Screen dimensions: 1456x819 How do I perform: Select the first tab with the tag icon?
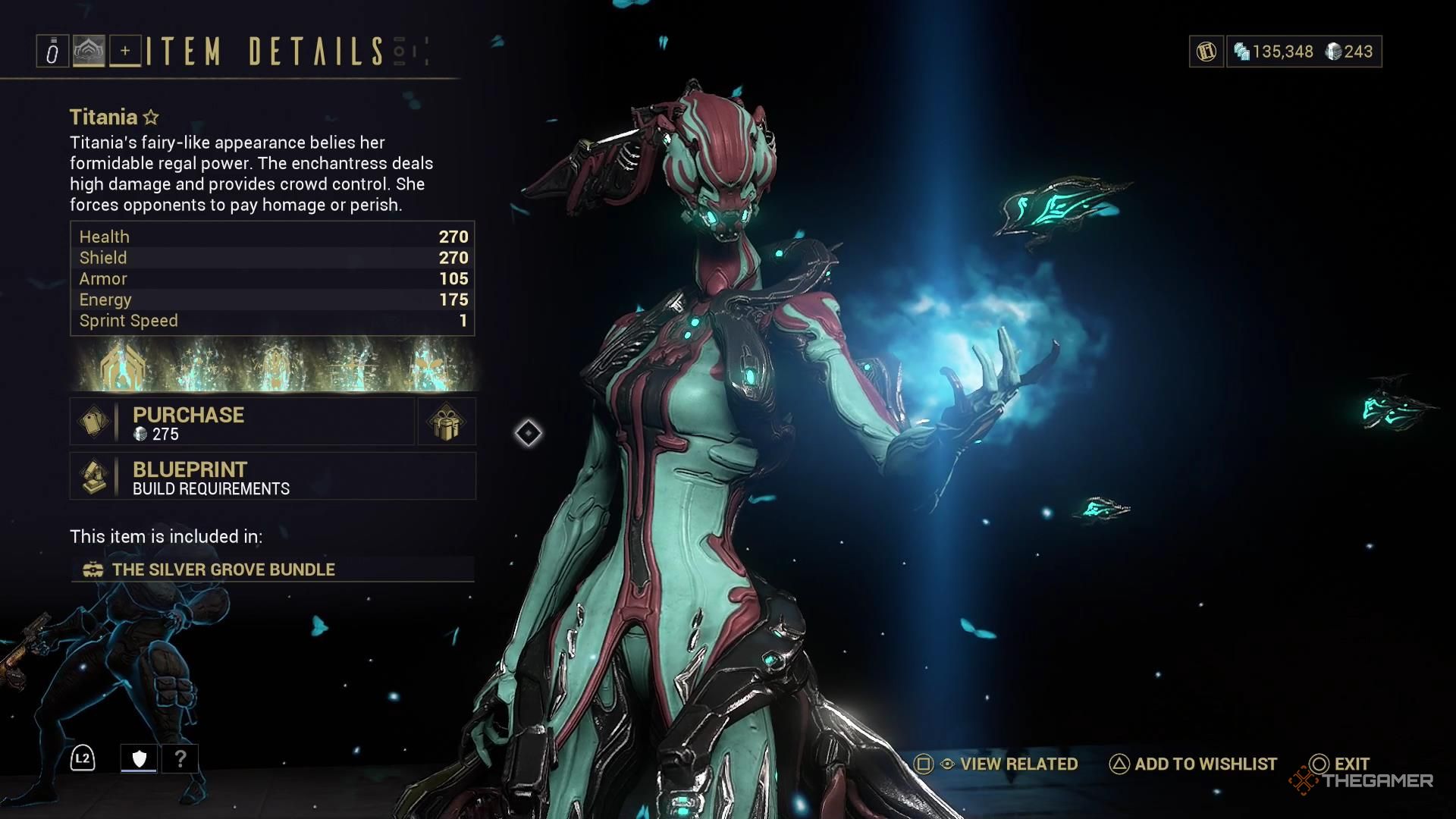coord(52,52)
